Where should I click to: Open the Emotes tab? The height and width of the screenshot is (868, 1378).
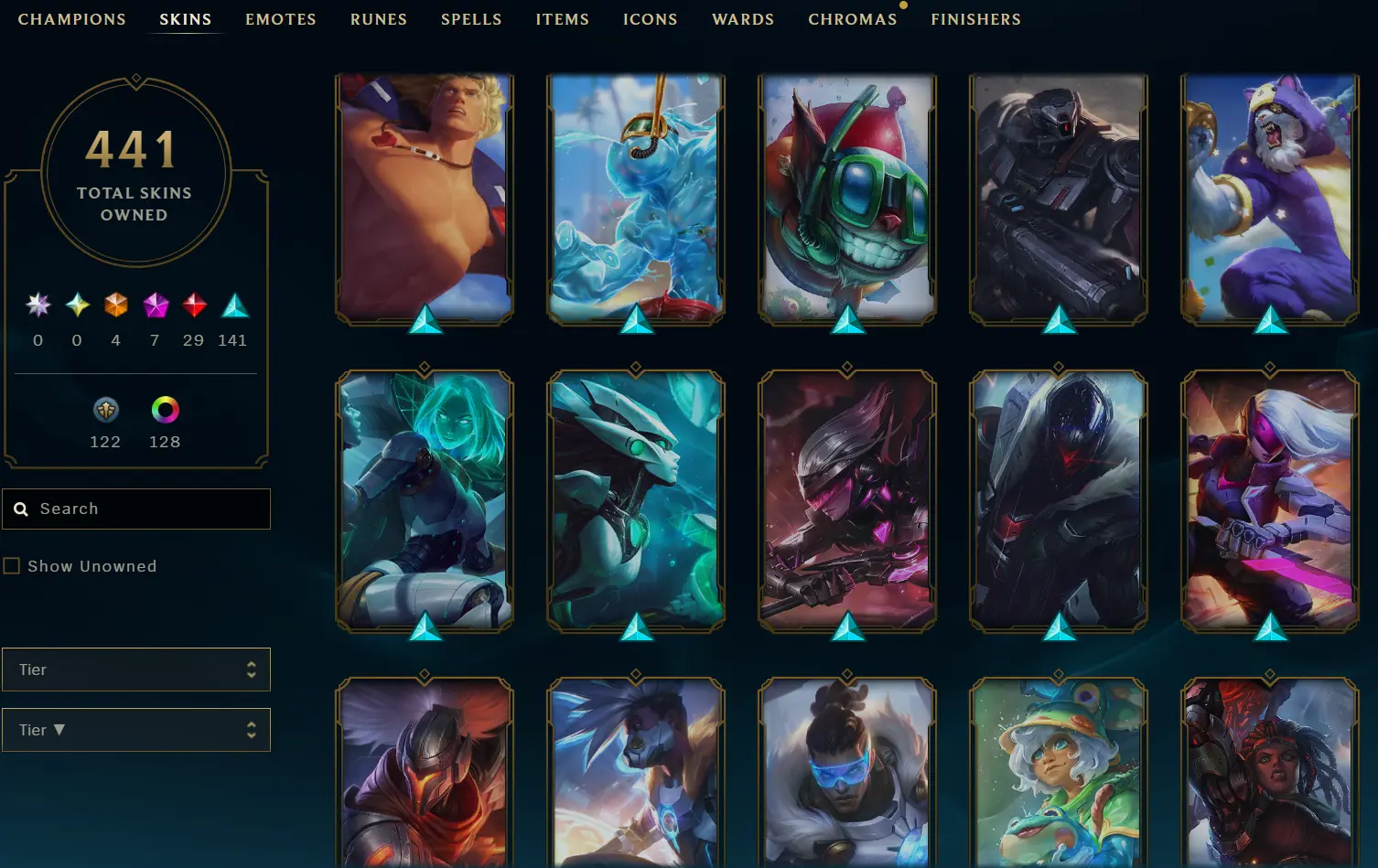280,19
